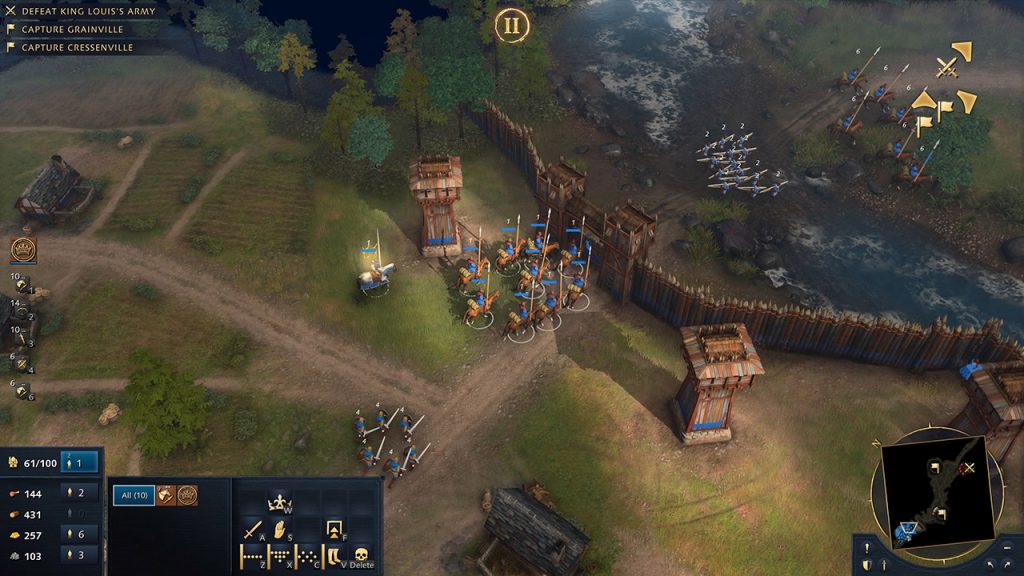This screenshot has width=1024, height=576.
Task: Delete selected units with skull button
Action: pos(361,556)
